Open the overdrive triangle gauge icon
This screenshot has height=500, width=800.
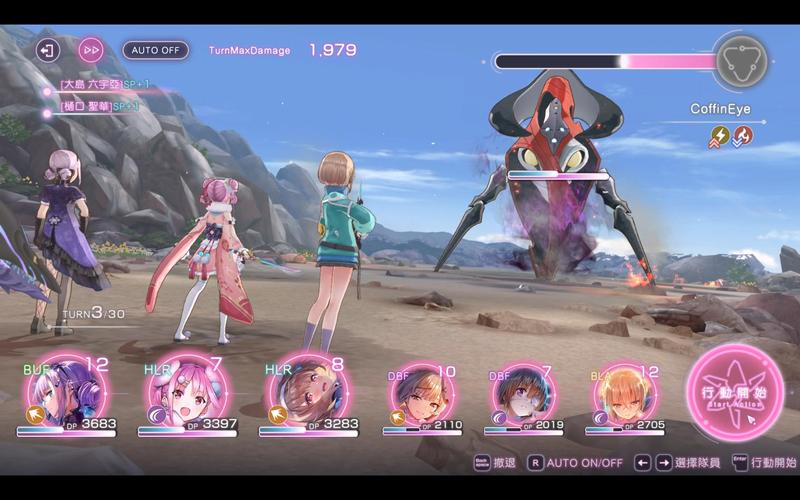pyautogui.click(x=741, y=61)
